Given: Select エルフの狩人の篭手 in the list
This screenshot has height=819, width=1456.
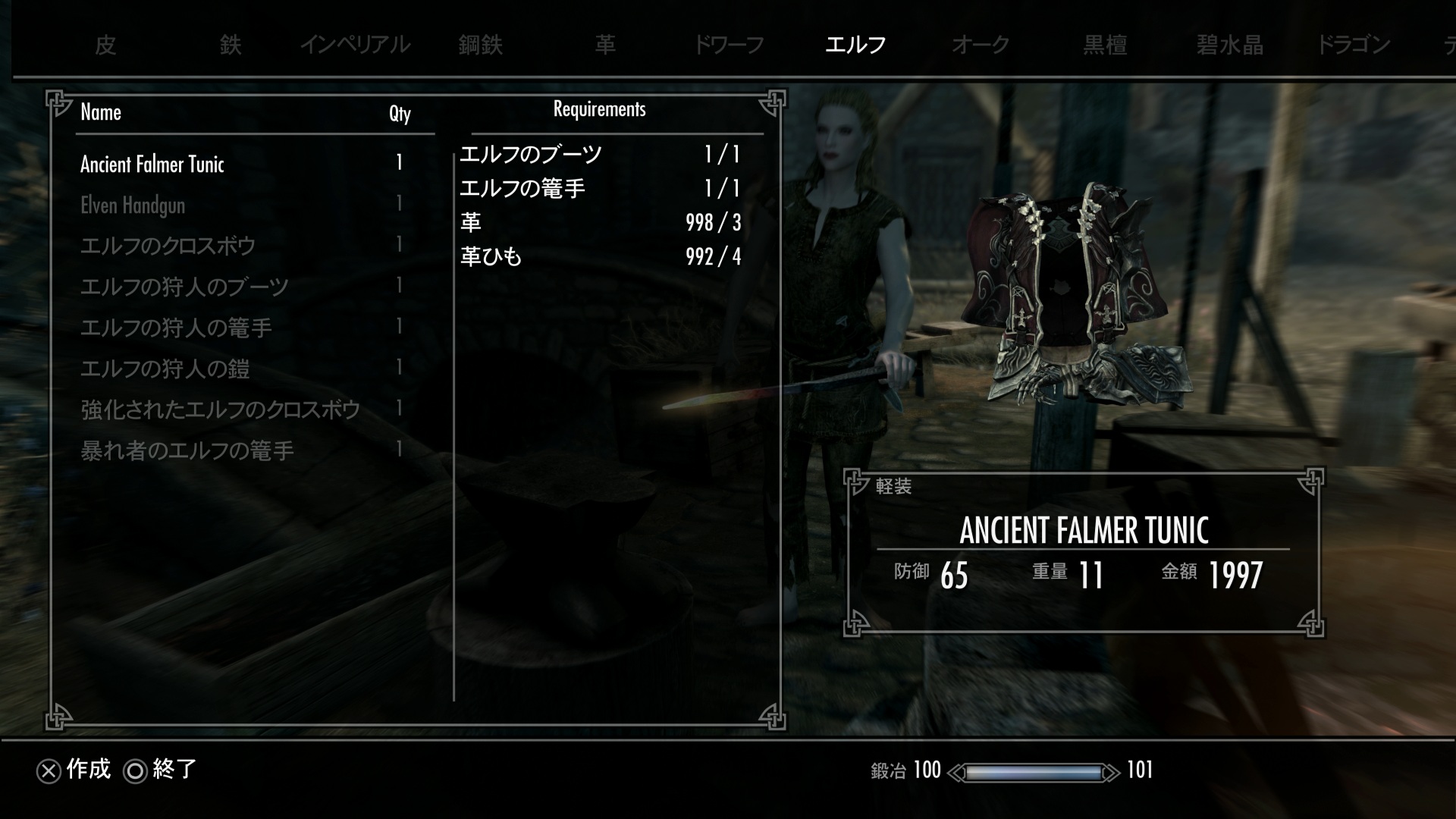Looking at the screenshot, I should point(176,328).
